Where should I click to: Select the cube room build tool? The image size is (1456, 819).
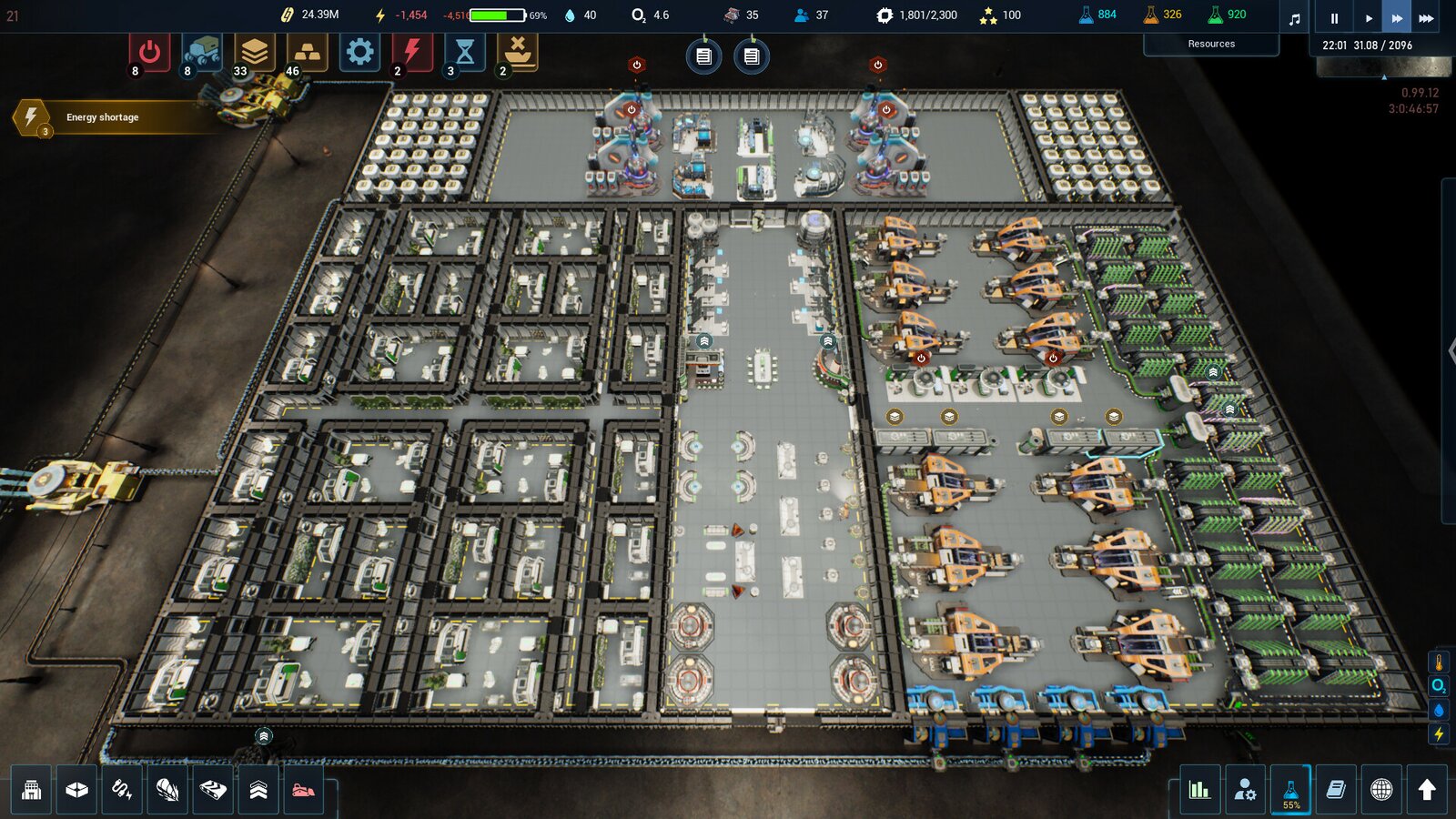[x=77, y=789]
